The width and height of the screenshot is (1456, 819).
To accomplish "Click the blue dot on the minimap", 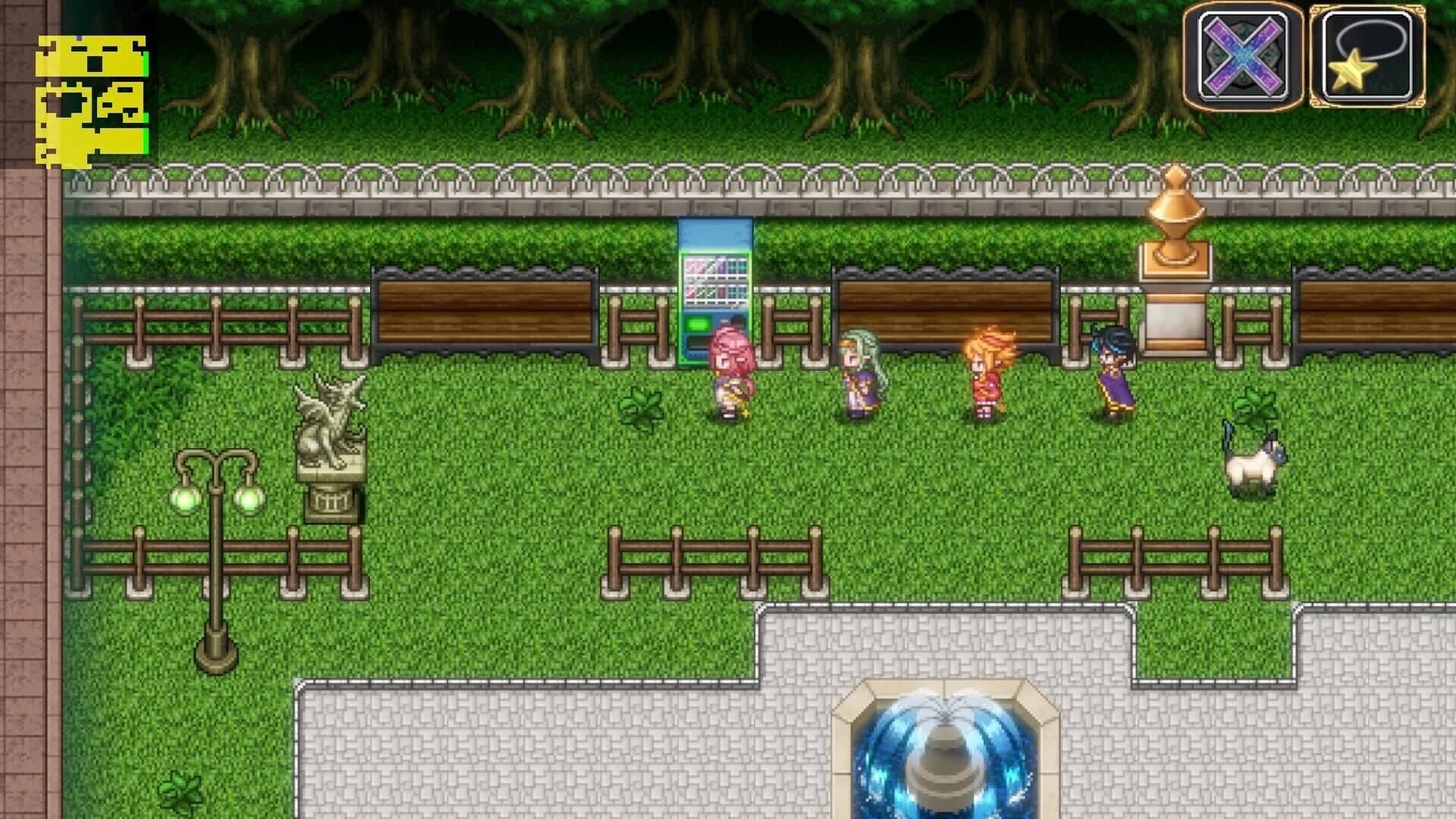I will pos(80,37).
